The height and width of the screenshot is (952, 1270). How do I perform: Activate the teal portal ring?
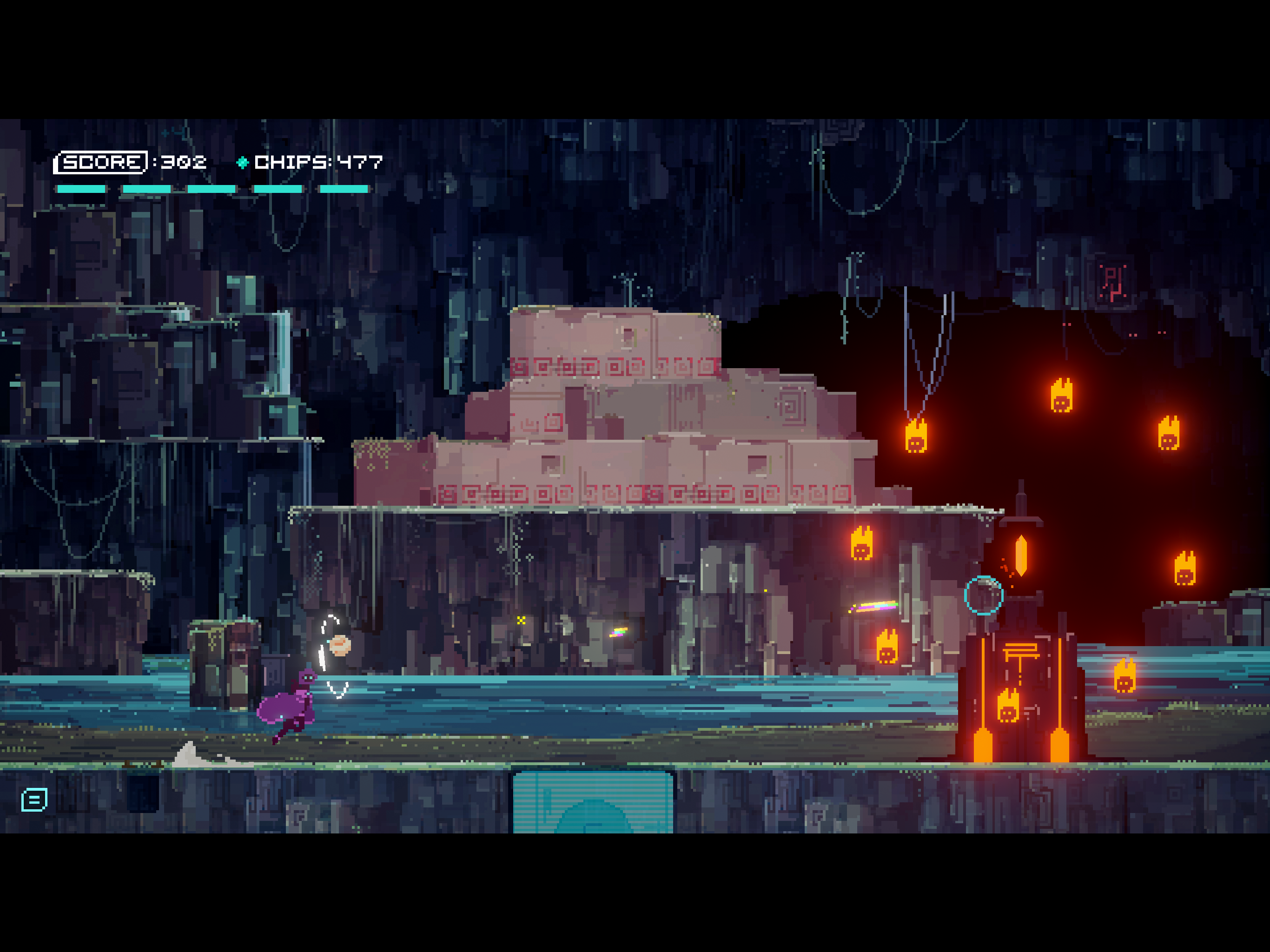tap(984, 596)
